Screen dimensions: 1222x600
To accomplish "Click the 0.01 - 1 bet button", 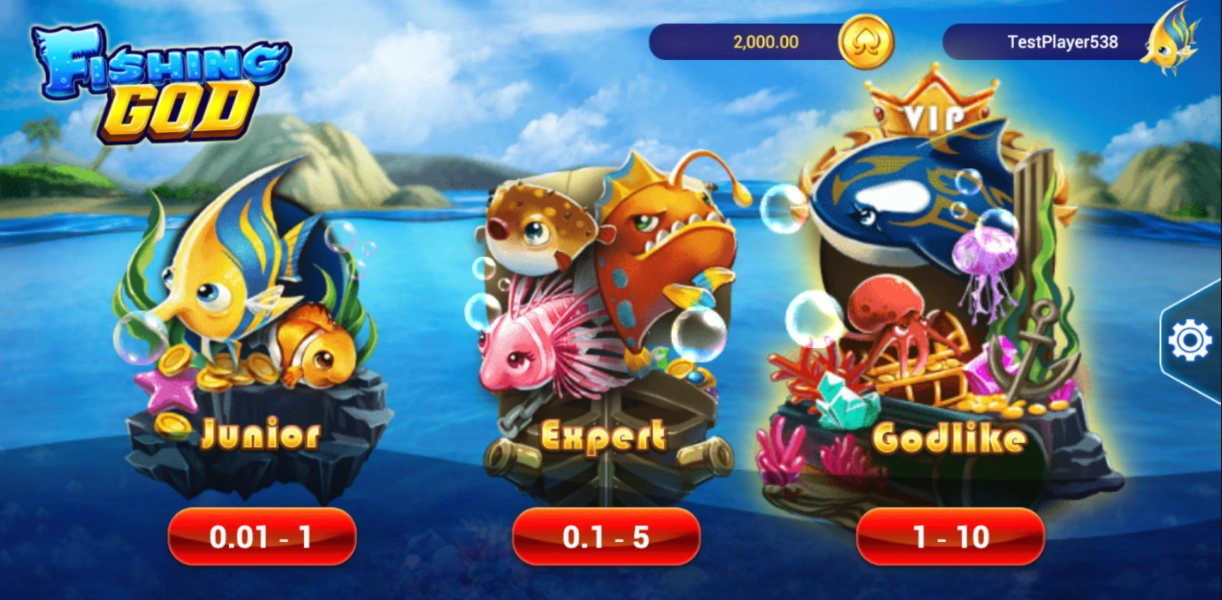I will 261,537.
